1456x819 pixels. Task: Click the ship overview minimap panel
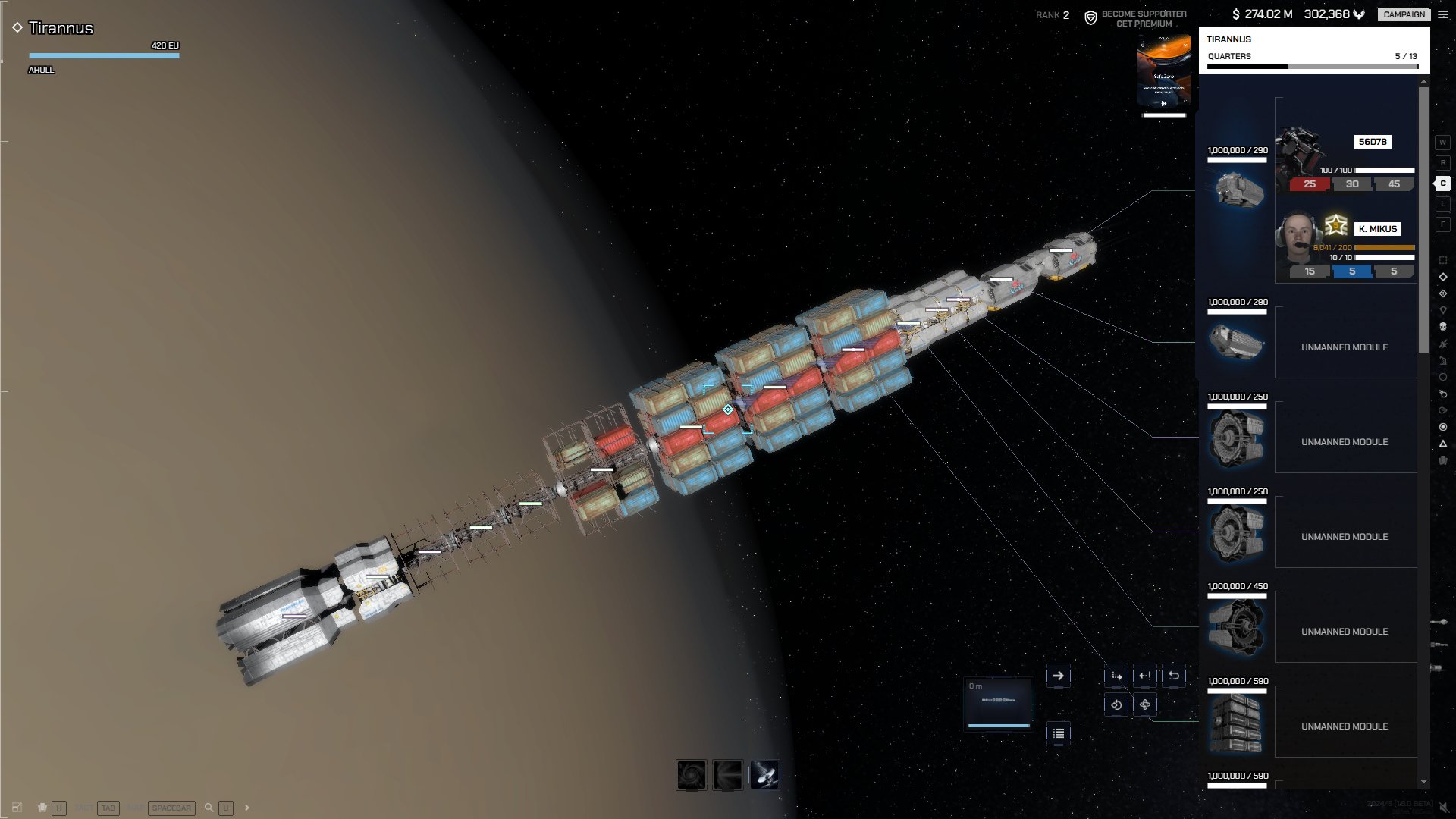click(x=999, y=703)
